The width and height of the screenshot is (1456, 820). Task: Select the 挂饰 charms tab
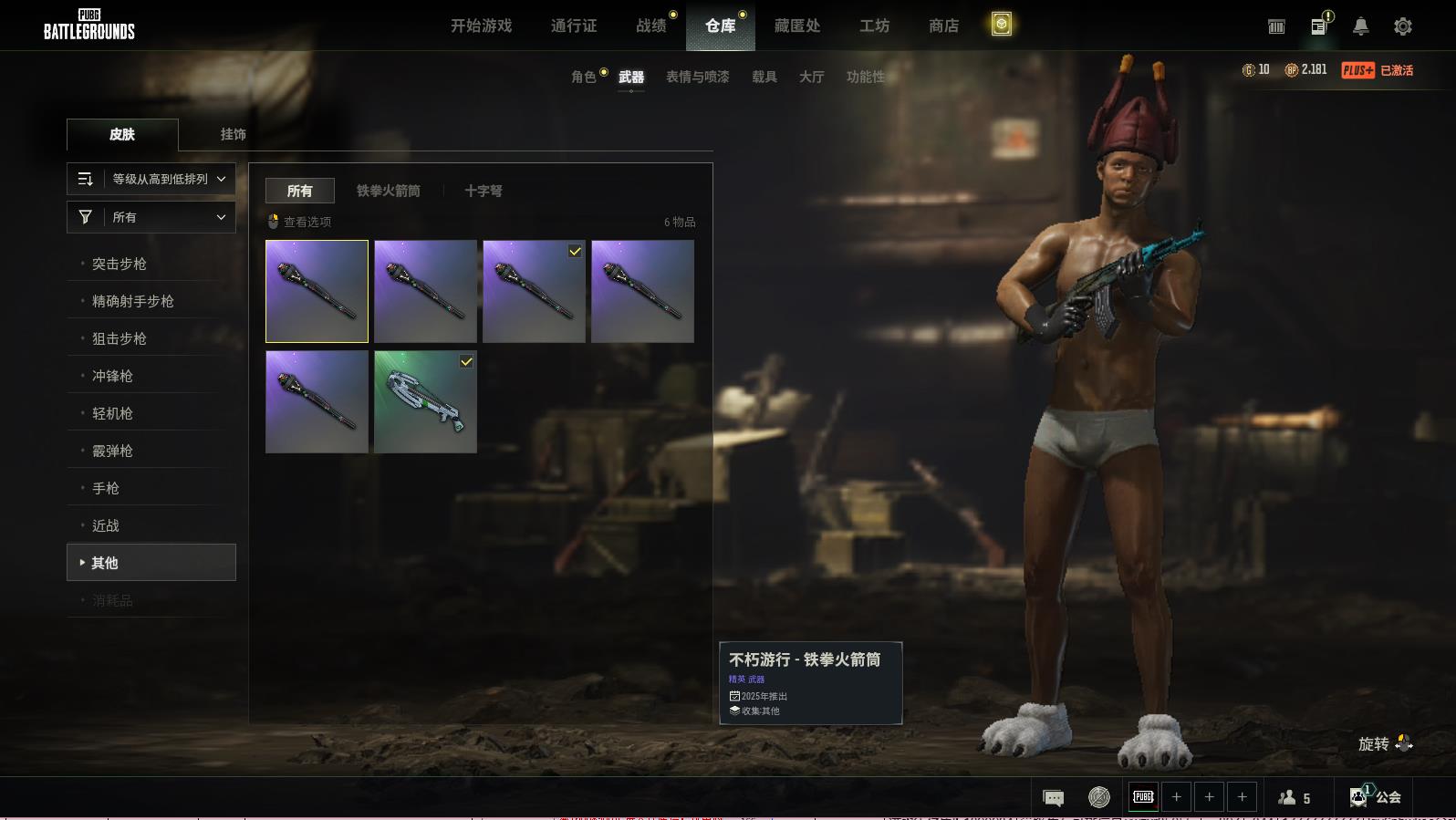coord(233,134)
